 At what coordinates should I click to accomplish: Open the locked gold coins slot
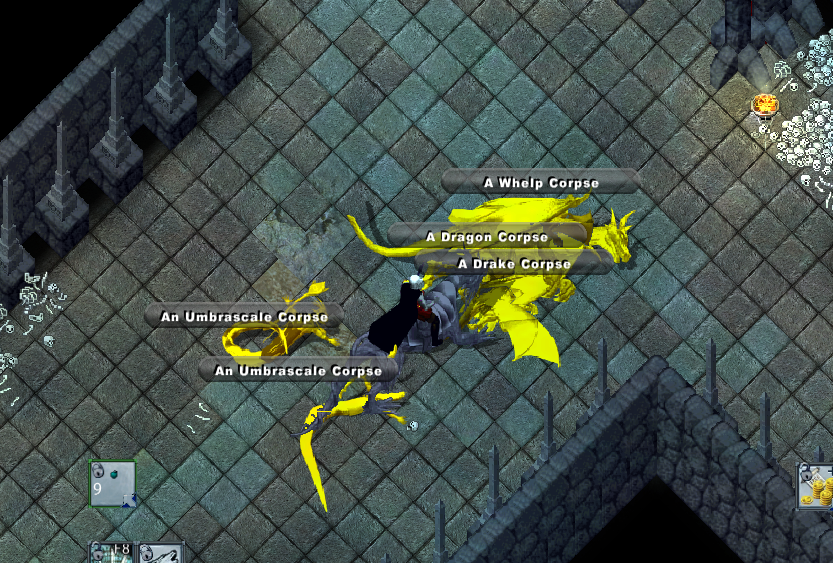(816, 487)
